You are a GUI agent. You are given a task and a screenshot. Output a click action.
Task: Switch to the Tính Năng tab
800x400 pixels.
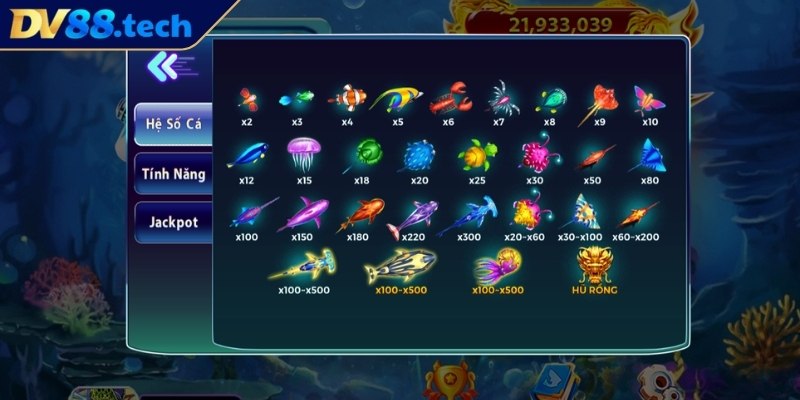[x=173, y=174]
